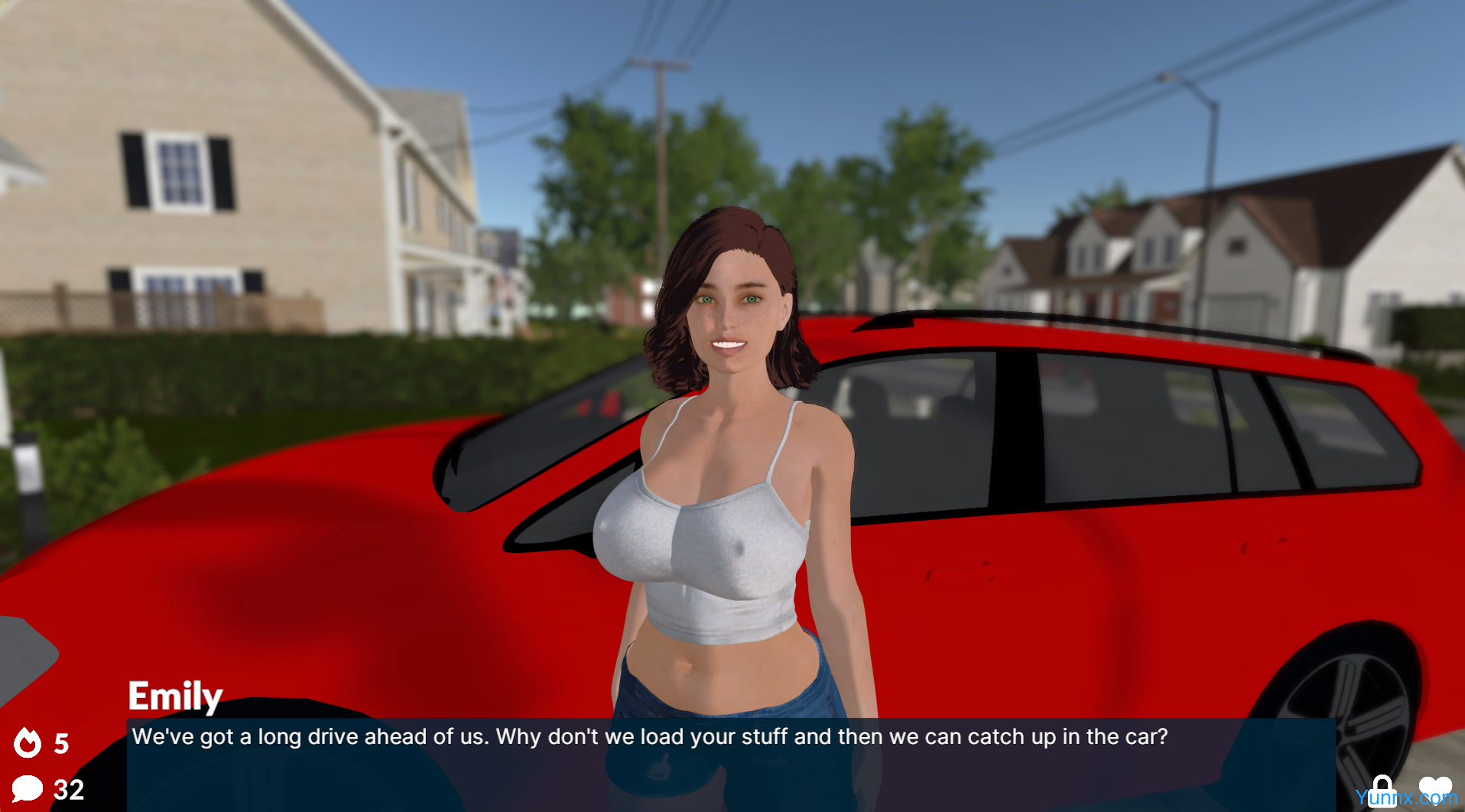Image resolution: width=1465 pixels, height=812 pixels.
Task: Click the dialogue text box to continue
Action: click(x=730, y=763)
